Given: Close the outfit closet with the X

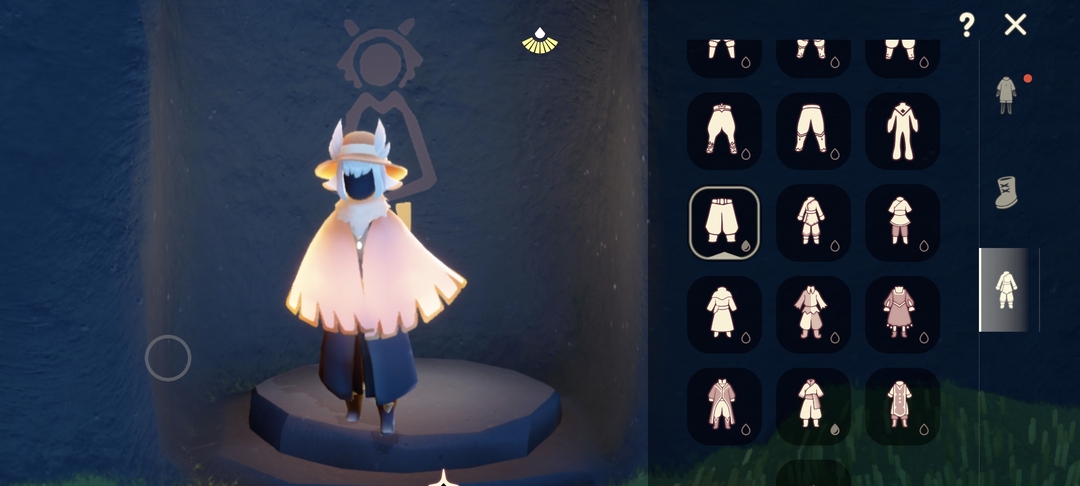Looking at the screenshot, I should point(1015,25).
